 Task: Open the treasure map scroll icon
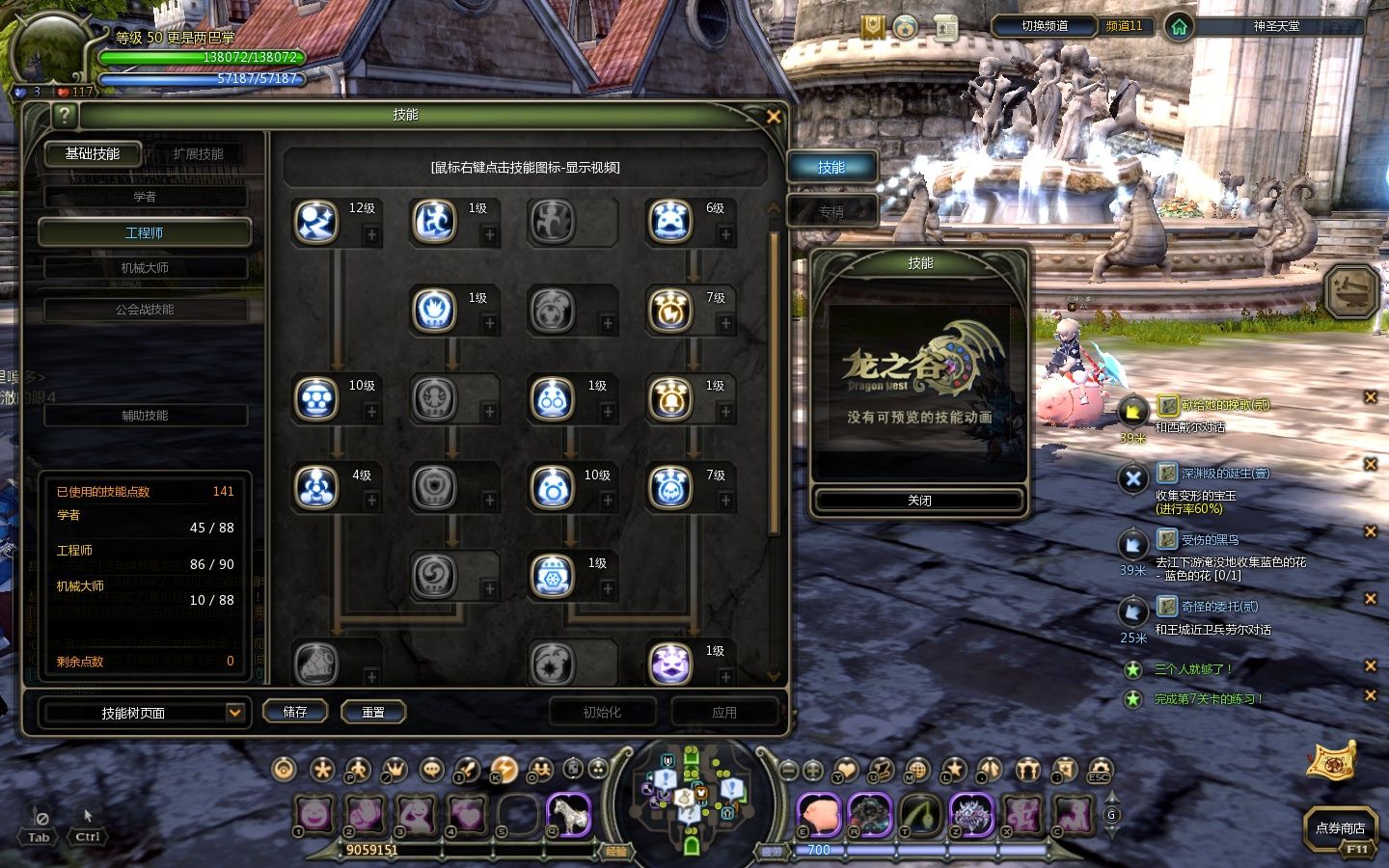[x=1331, y=761]
